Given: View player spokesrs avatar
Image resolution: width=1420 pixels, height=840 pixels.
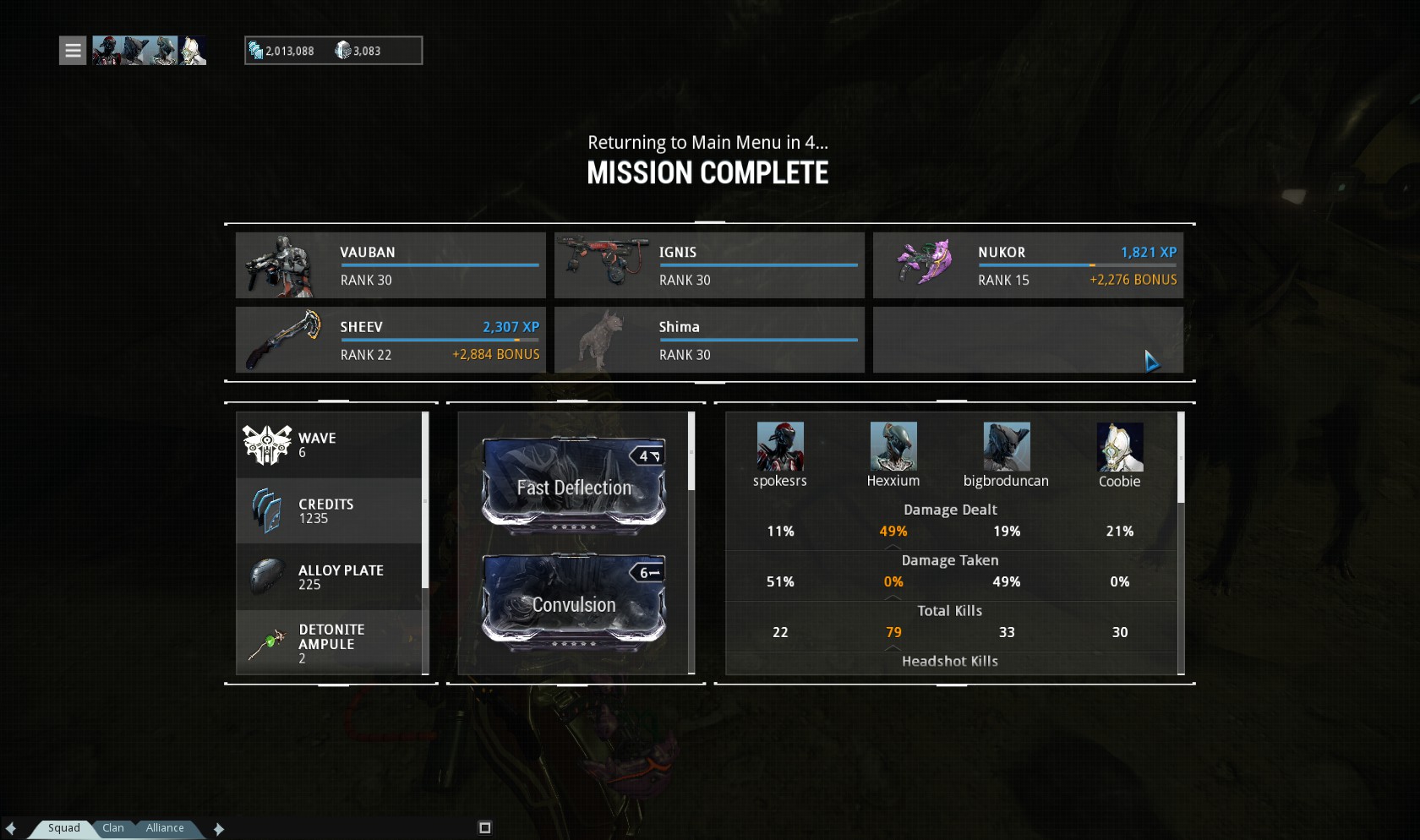Looking at the screenshot, I should tap(780, 447).
